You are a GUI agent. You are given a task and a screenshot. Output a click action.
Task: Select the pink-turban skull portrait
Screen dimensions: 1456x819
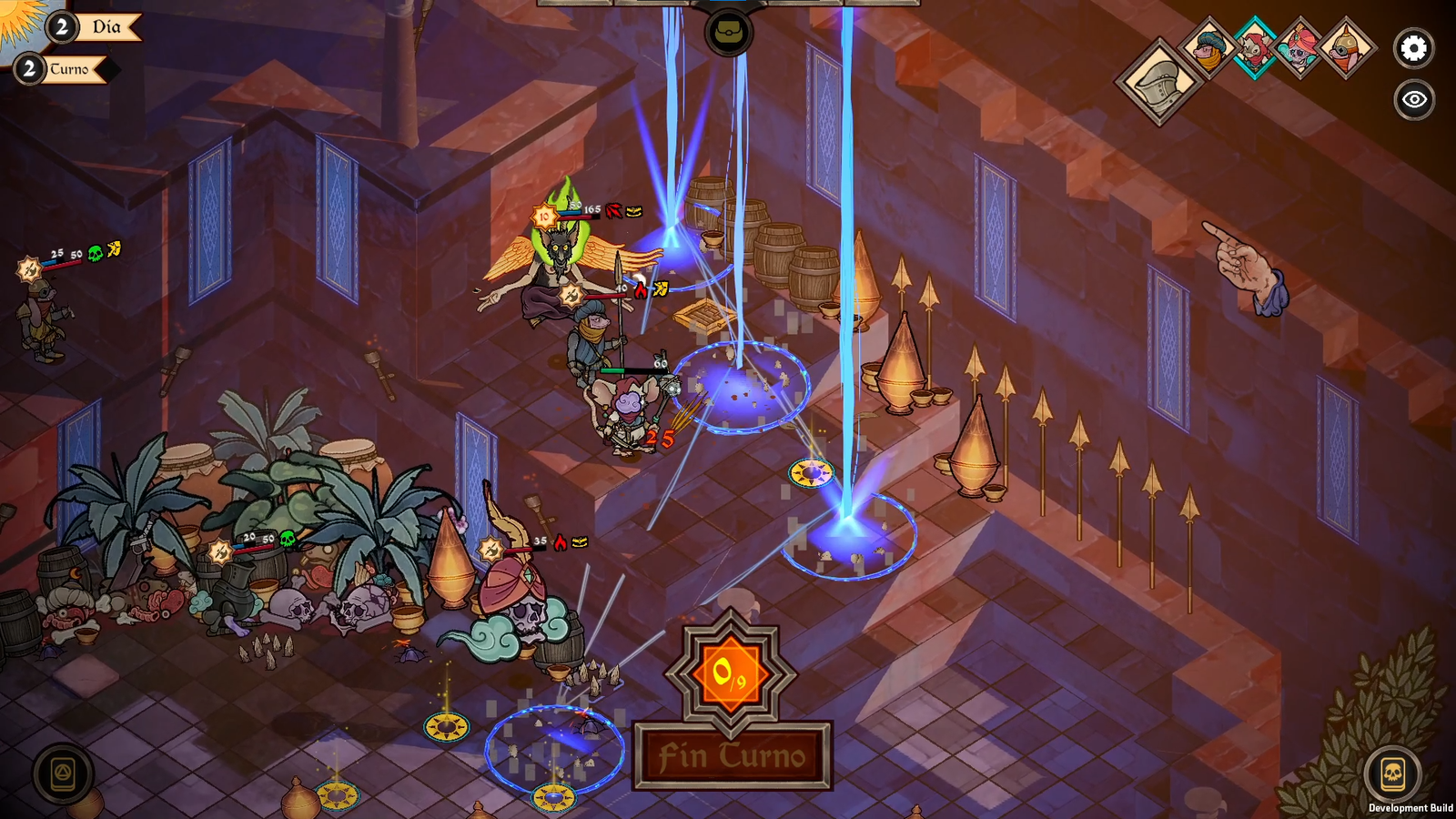(x=1299, y=47)
